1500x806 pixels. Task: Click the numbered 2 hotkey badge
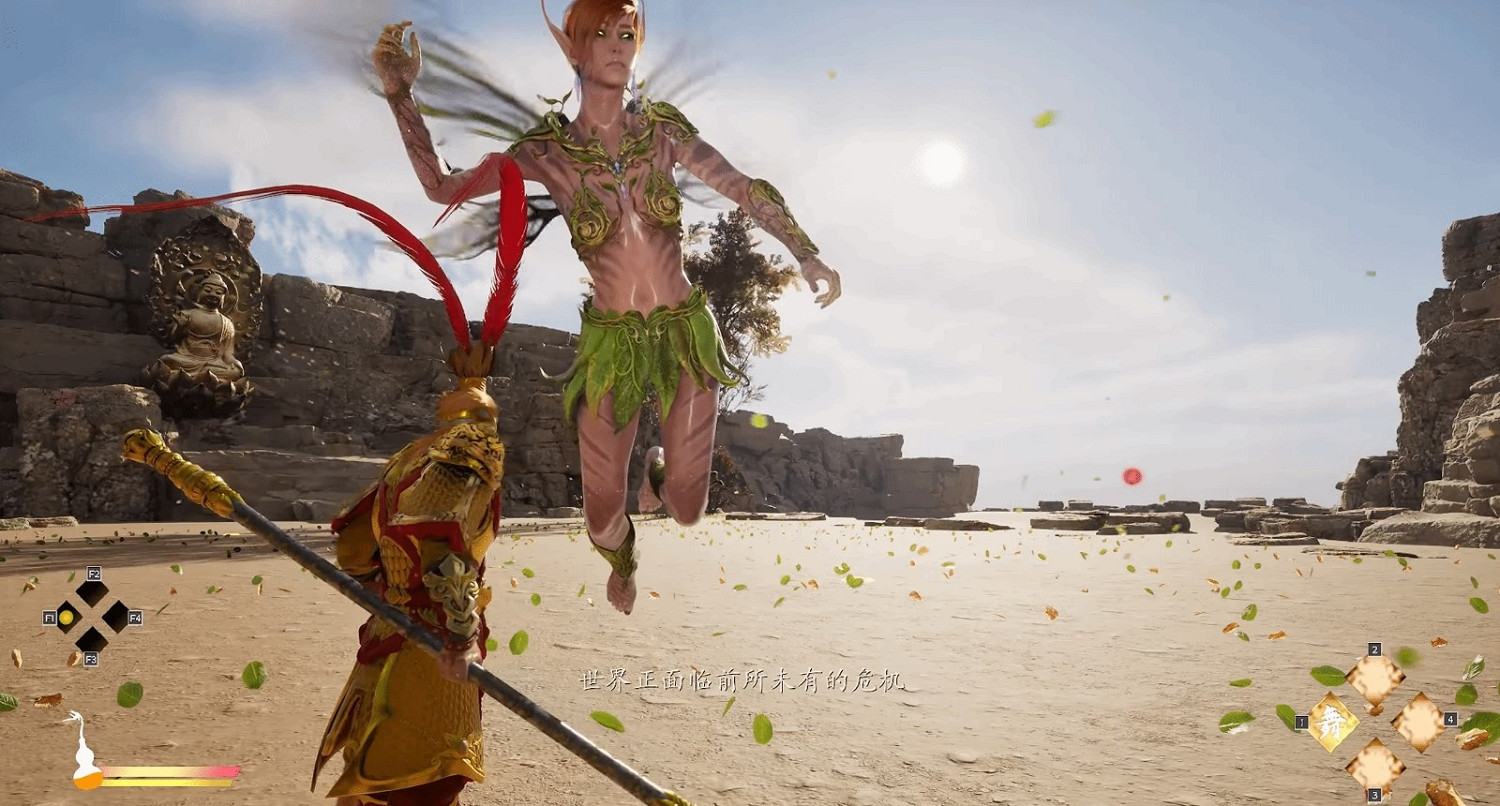(x=1374, y=650)
